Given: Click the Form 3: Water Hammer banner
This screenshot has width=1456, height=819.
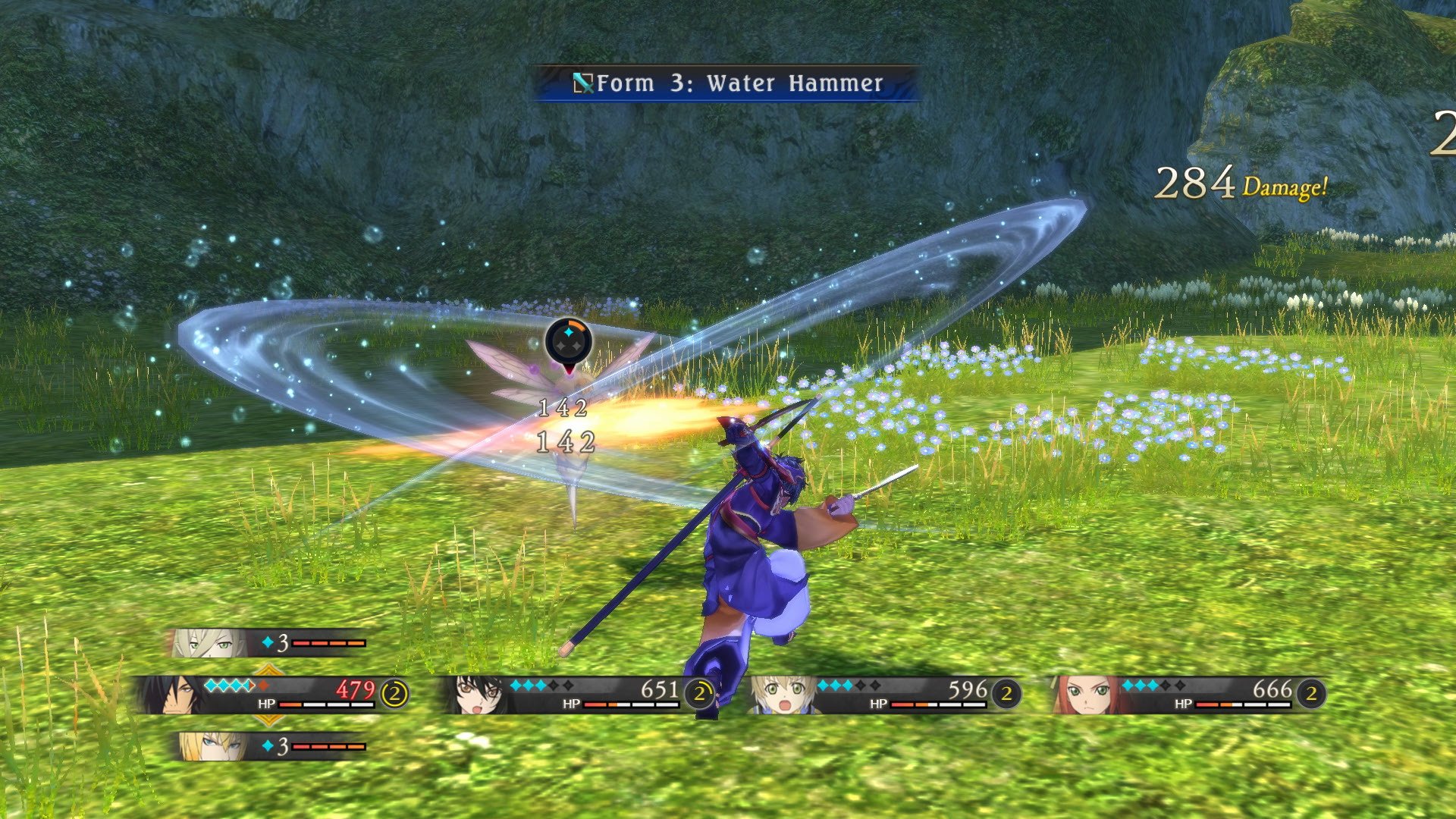Looking at the screenshot, I should [728, 83].
